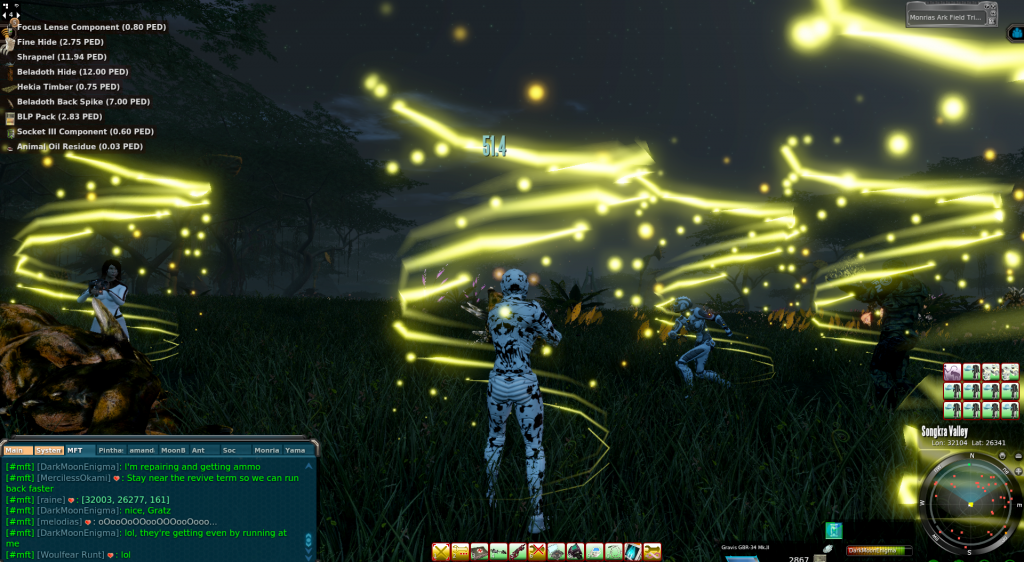Open the blue team icon panel
Viewport: 1024px width, 562px height.
1016,33
